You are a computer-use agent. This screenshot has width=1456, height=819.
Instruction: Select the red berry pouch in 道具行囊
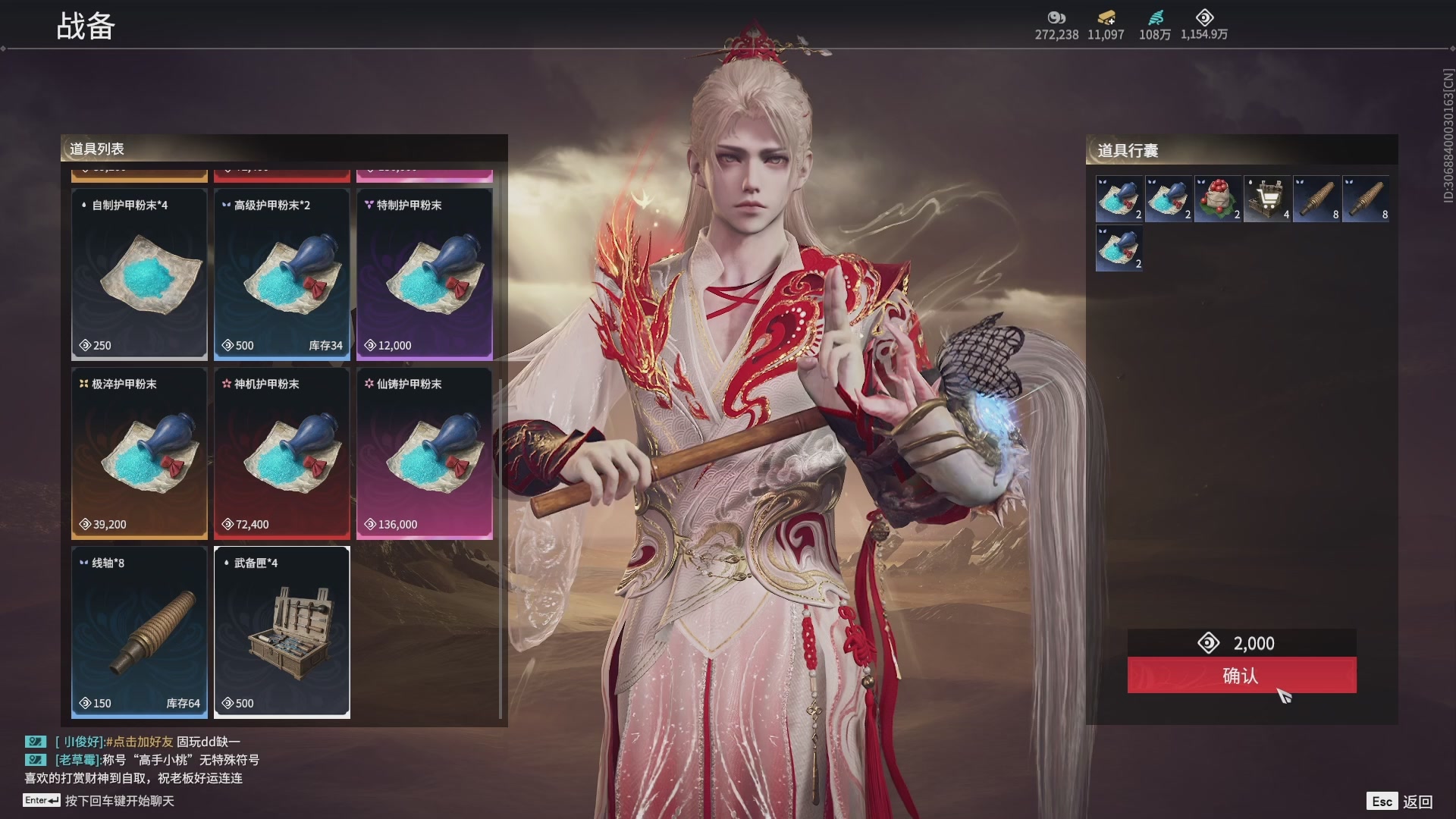1218,199
